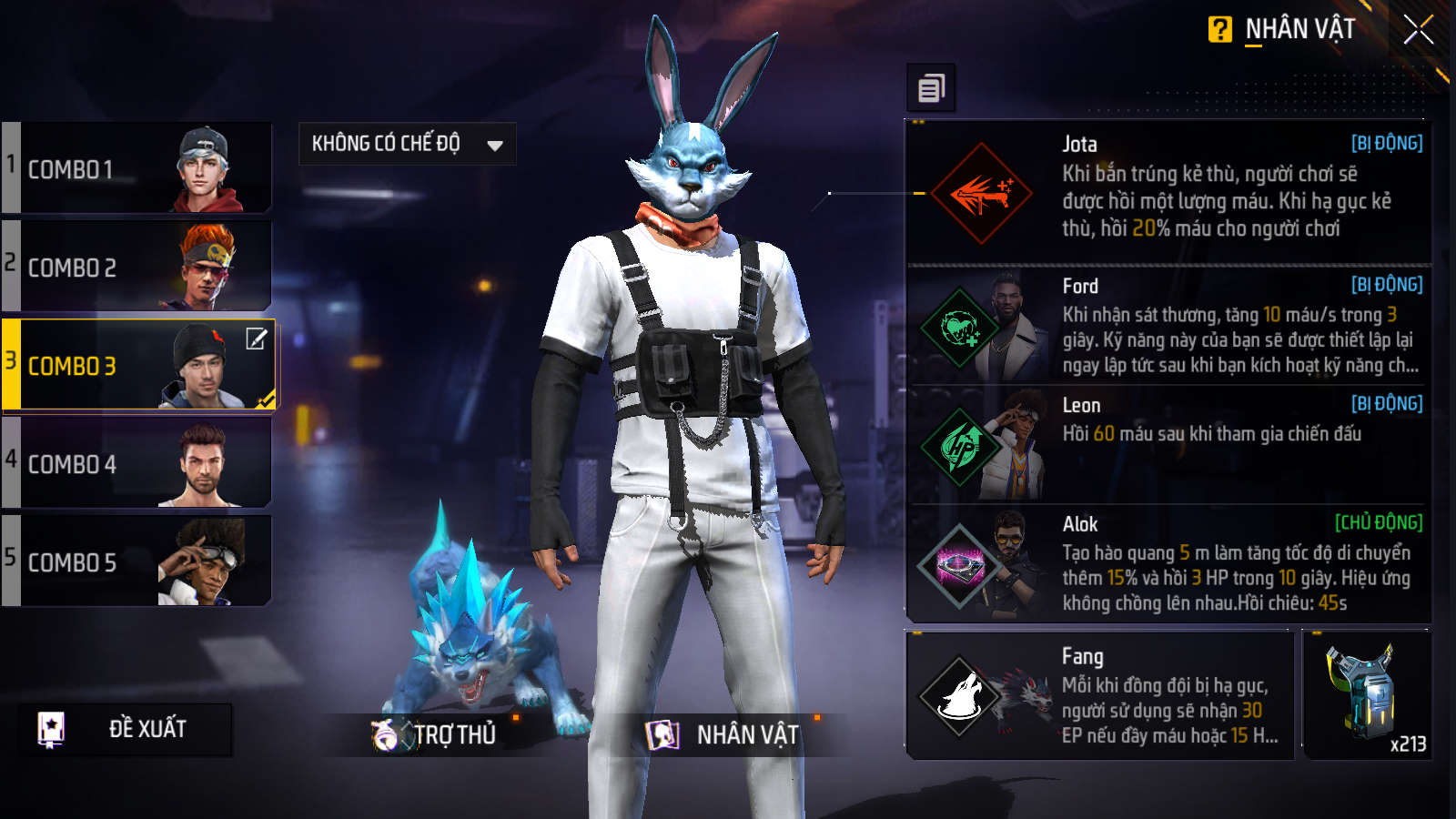Viewport: 1456px width, 819px height.
Task: Switch to the COMBO 4 preset
Action: pyautogui.click(x=138, y=464)
